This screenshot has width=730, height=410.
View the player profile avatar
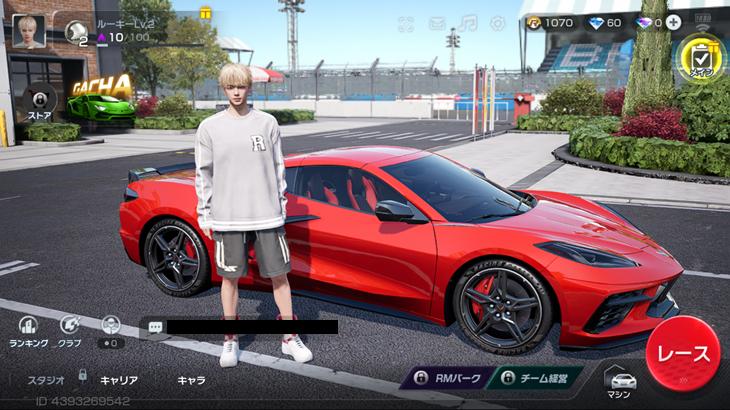(x=28, y=30)
